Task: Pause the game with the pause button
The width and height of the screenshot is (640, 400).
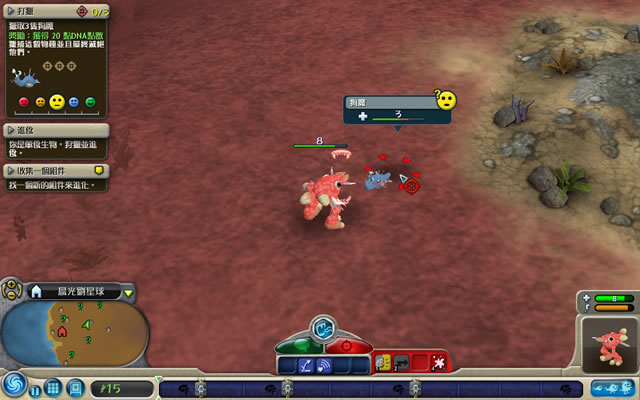Action: (36, 388)
